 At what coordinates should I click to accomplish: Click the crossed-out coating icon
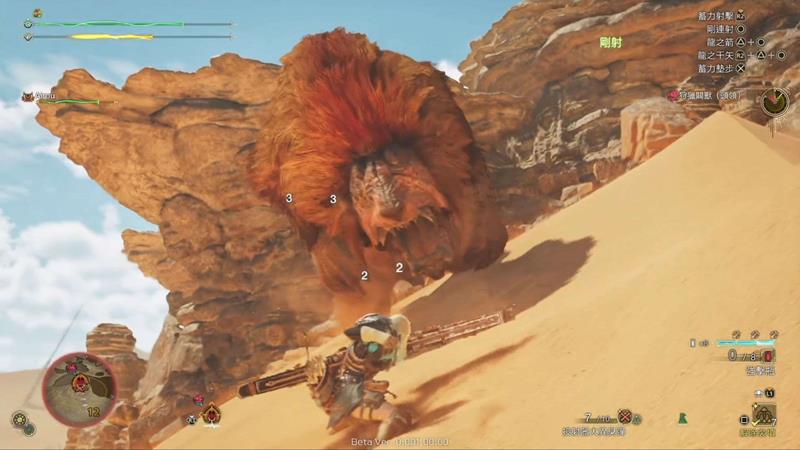[626, 417]
